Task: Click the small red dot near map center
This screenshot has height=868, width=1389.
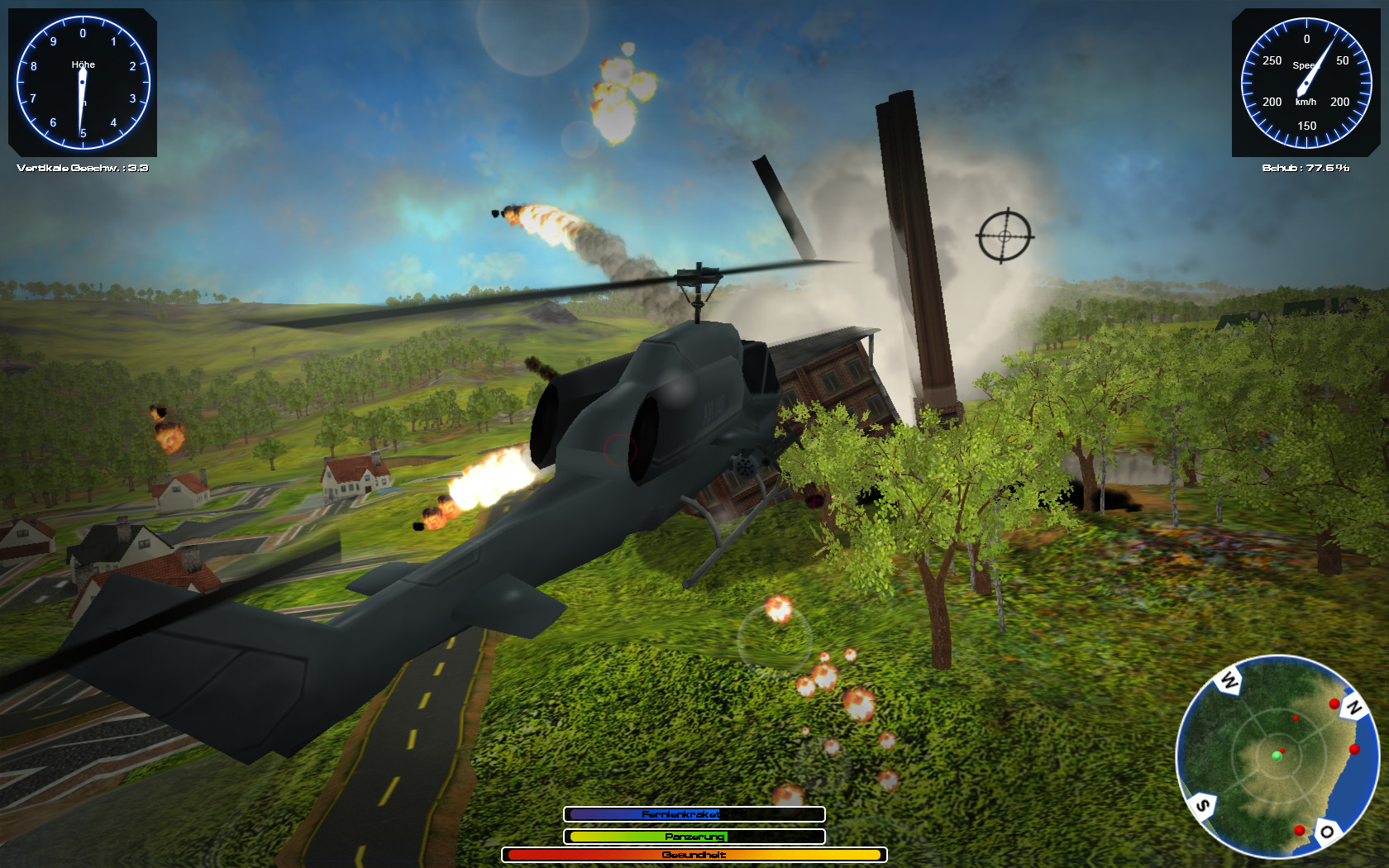Action: point(1296,719)
